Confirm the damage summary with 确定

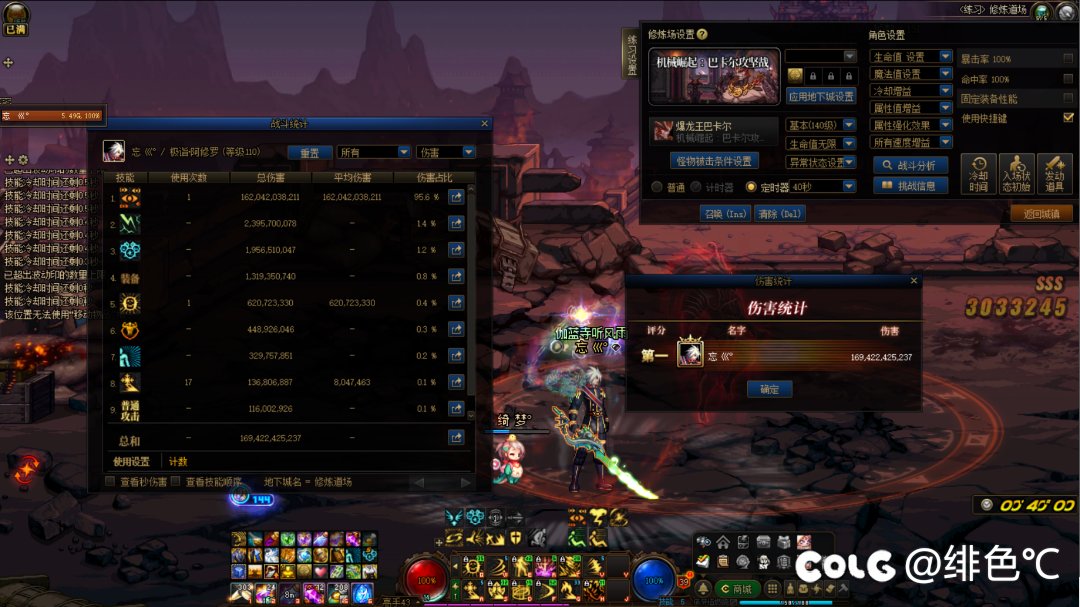pyautogui.click(x=769, y=389)
